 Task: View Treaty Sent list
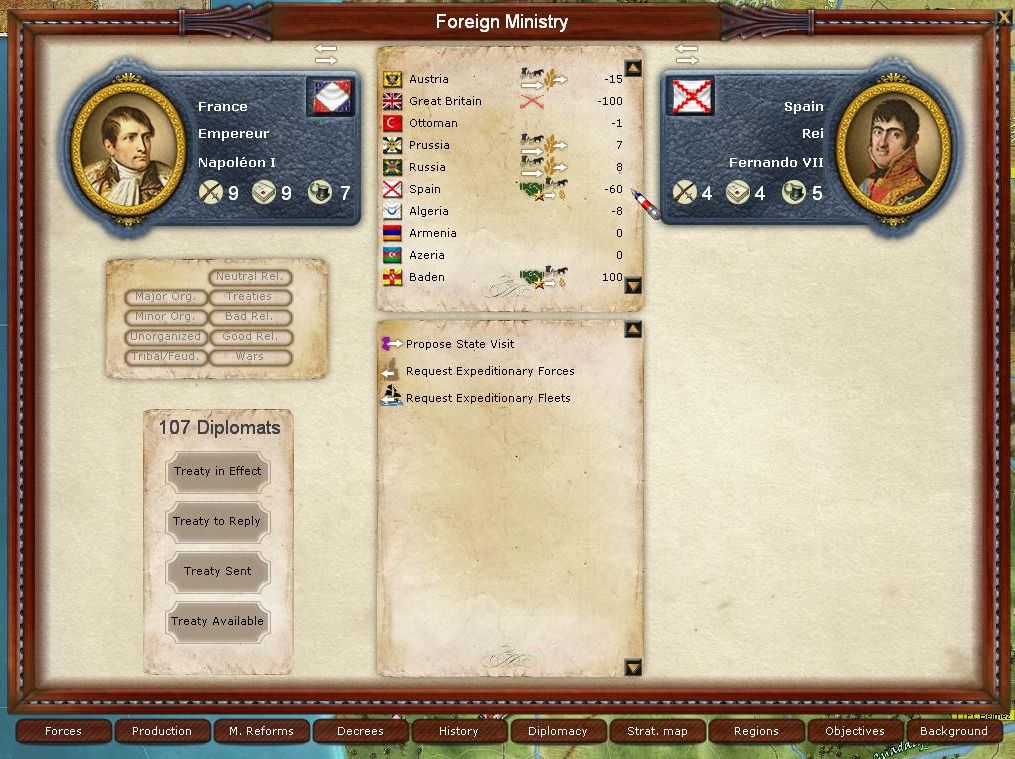click(217, 572)
